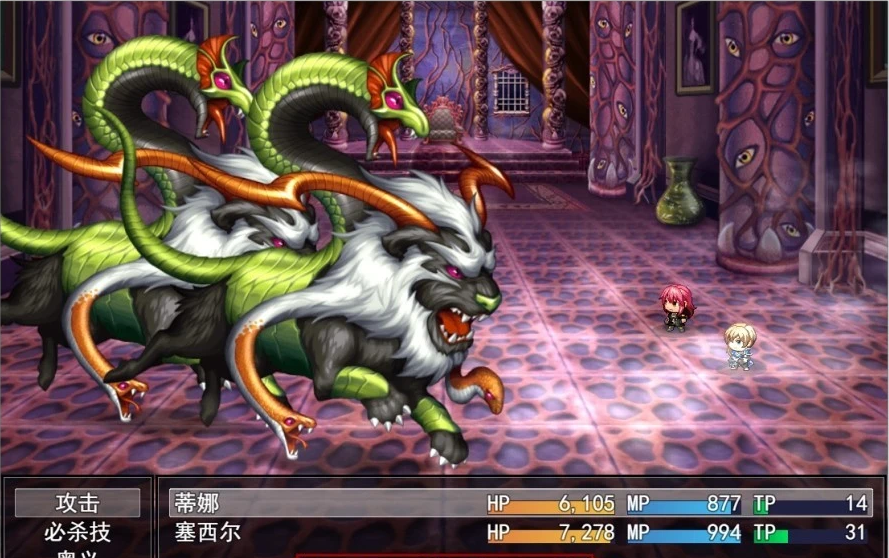
Task: Choose the 必杀技 special skill command
Action: [77, 532]
